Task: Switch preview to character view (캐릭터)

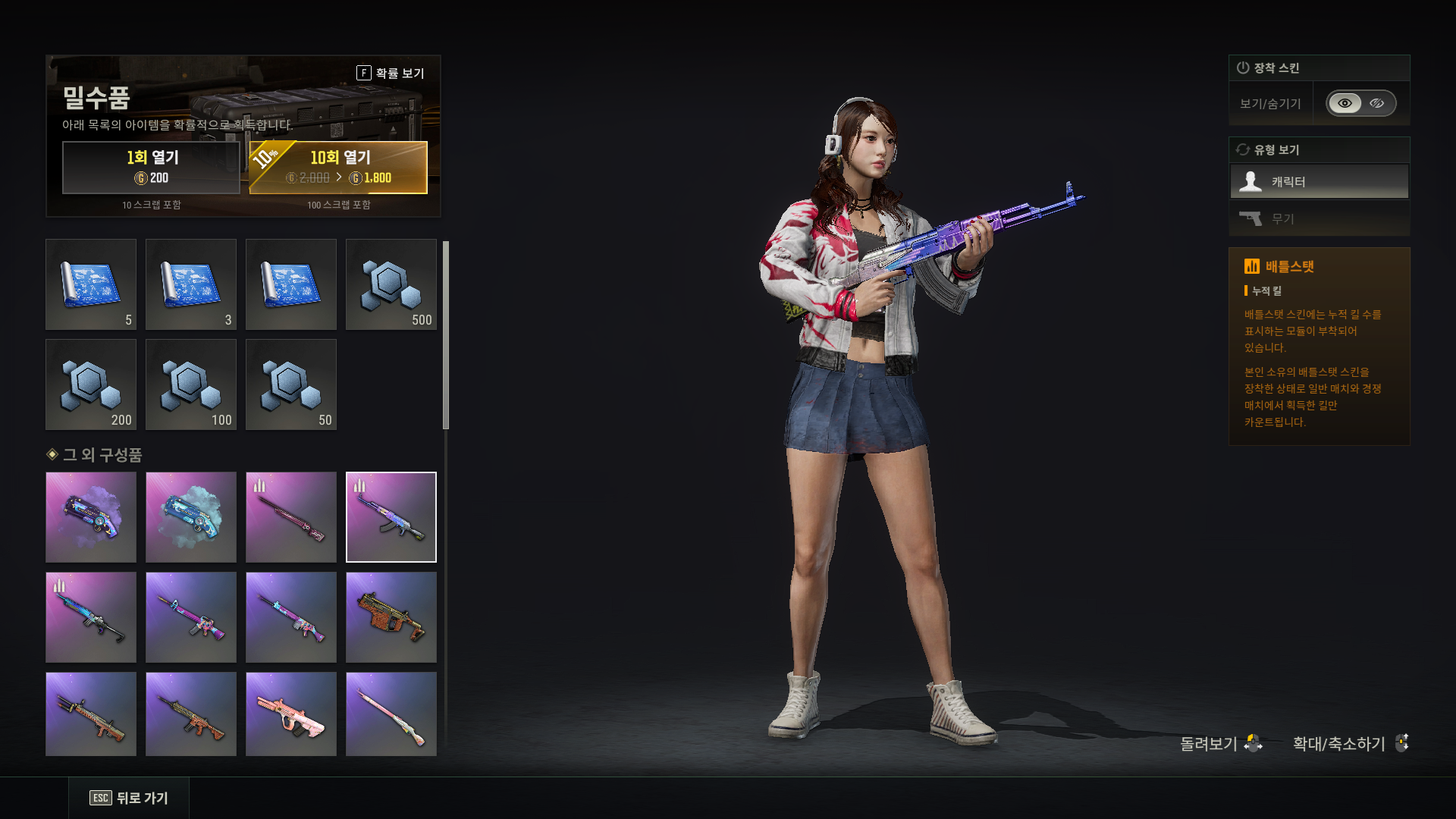Action: [1319, 182]
